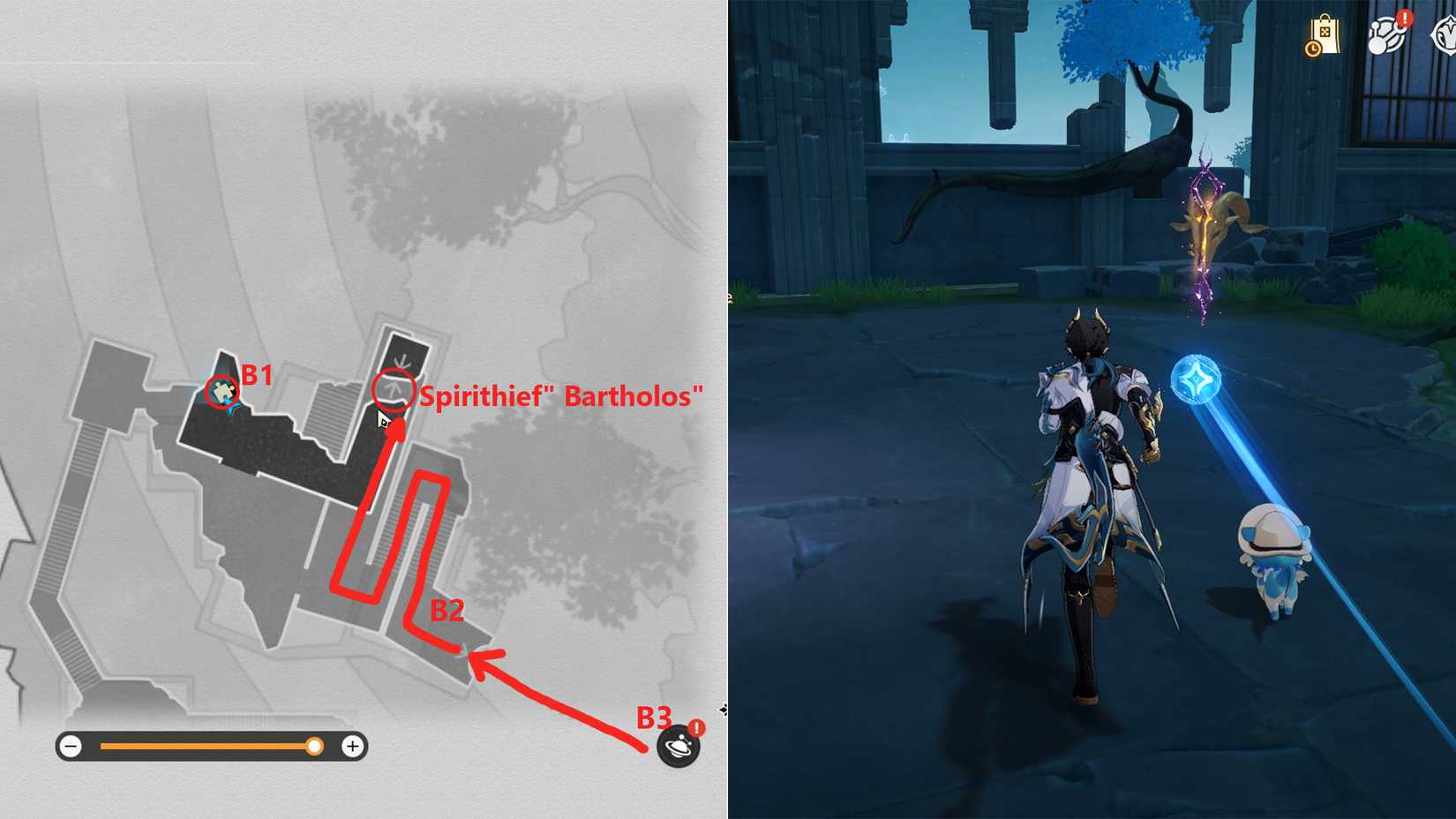The height and width of the screenshot is (819, 1456).
Task: Click the red exclamation badge on planet icon
Action: (696, 729)
